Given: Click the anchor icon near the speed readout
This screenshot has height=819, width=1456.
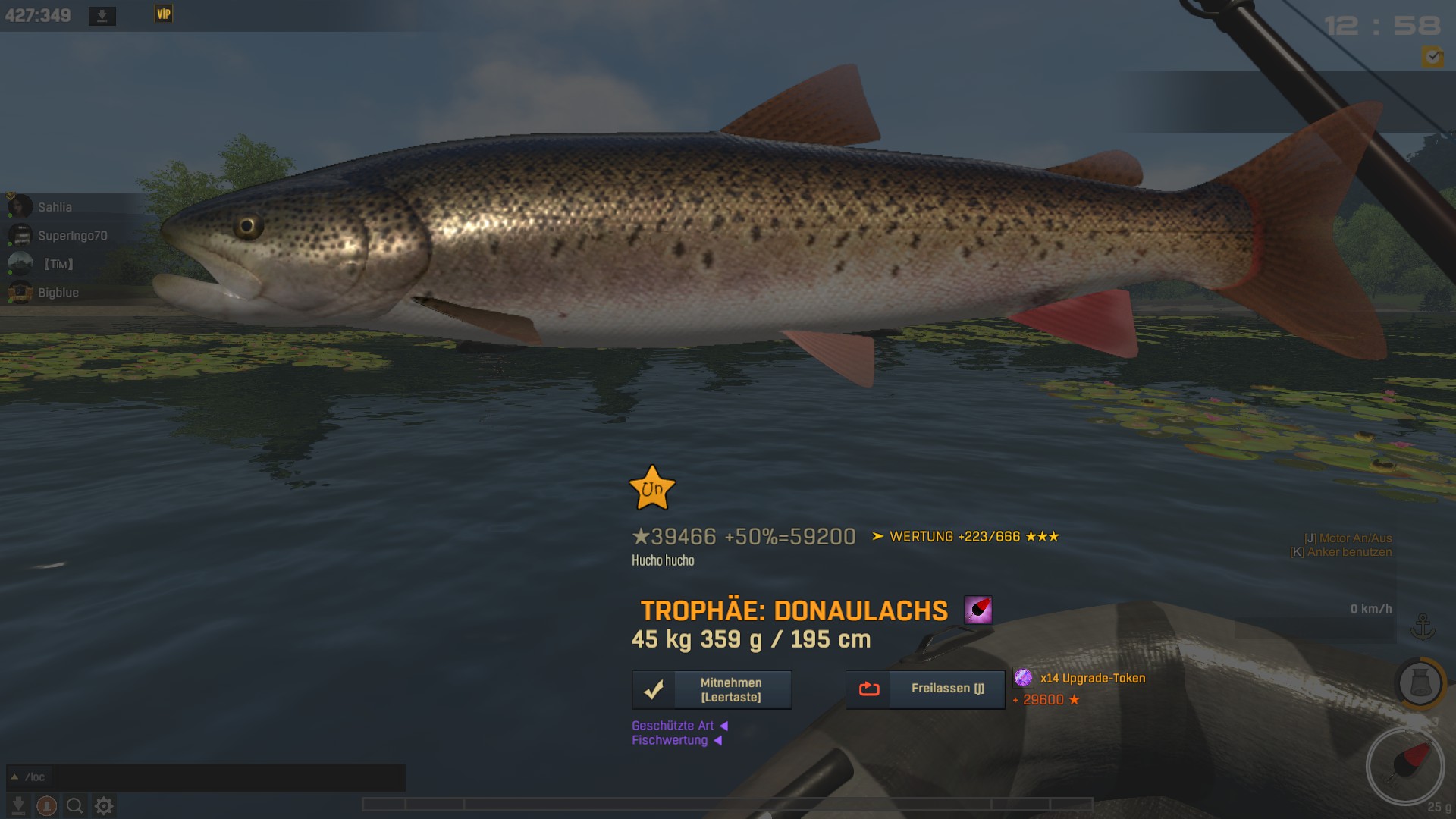Looking at the screenshot, I should point(1423,626).
